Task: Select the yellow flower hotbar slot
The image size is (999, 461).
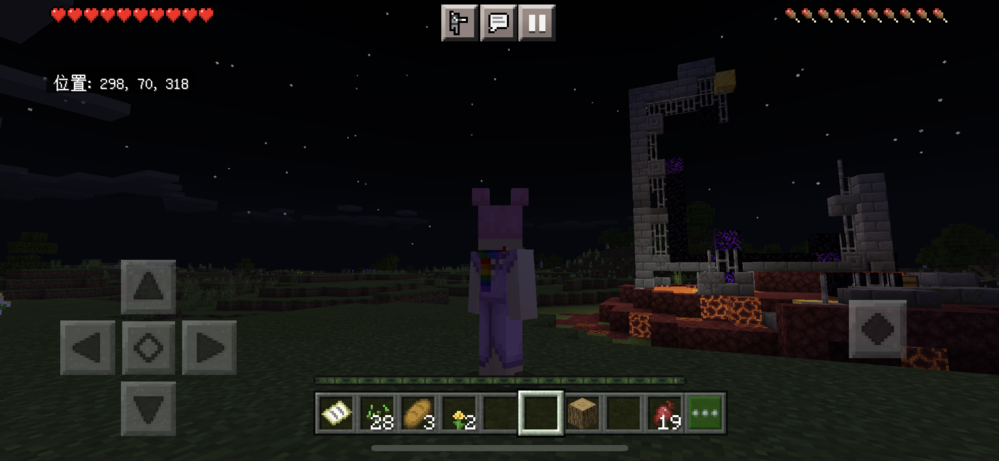Action: (458, 413)
